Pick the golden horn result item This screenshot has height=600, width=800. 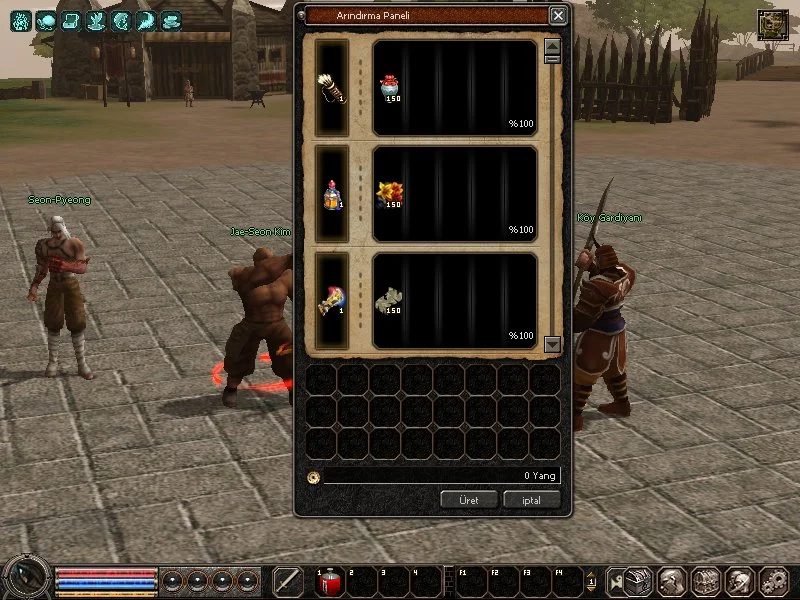(x=332, y=299)
